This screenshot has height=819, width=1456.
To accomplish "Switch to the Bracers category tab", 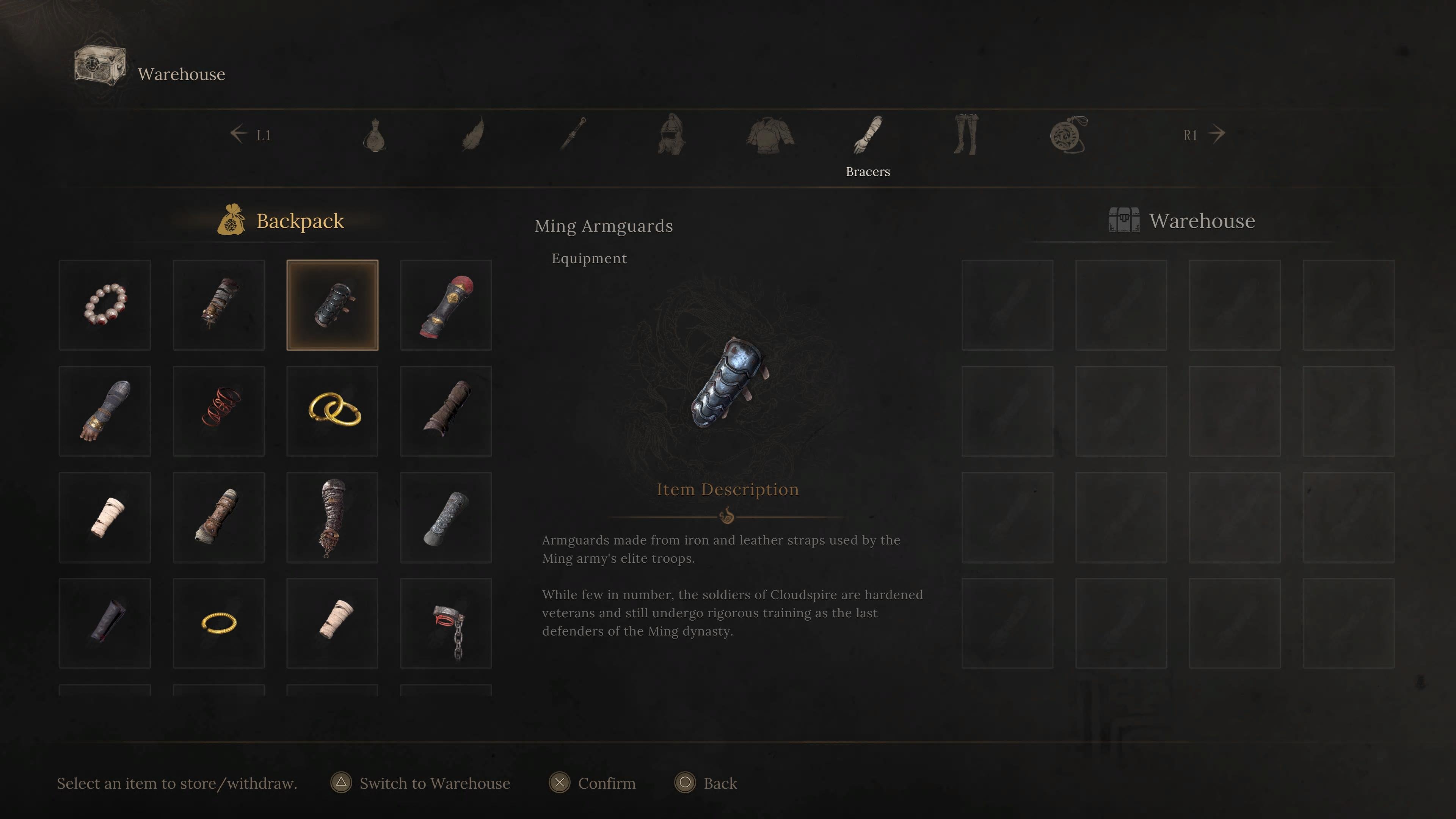I will click(868, 136).
